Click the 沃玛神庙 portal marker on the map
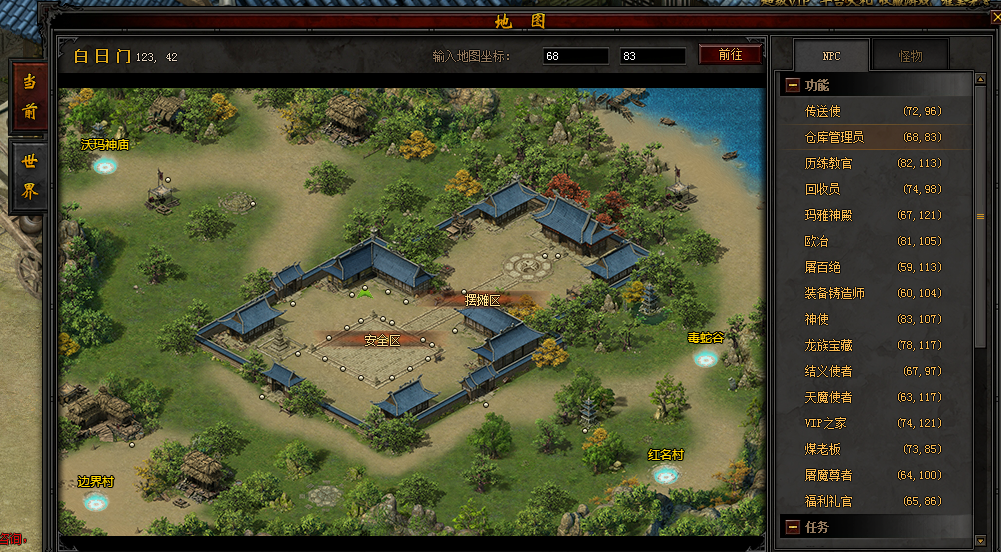 105,165
